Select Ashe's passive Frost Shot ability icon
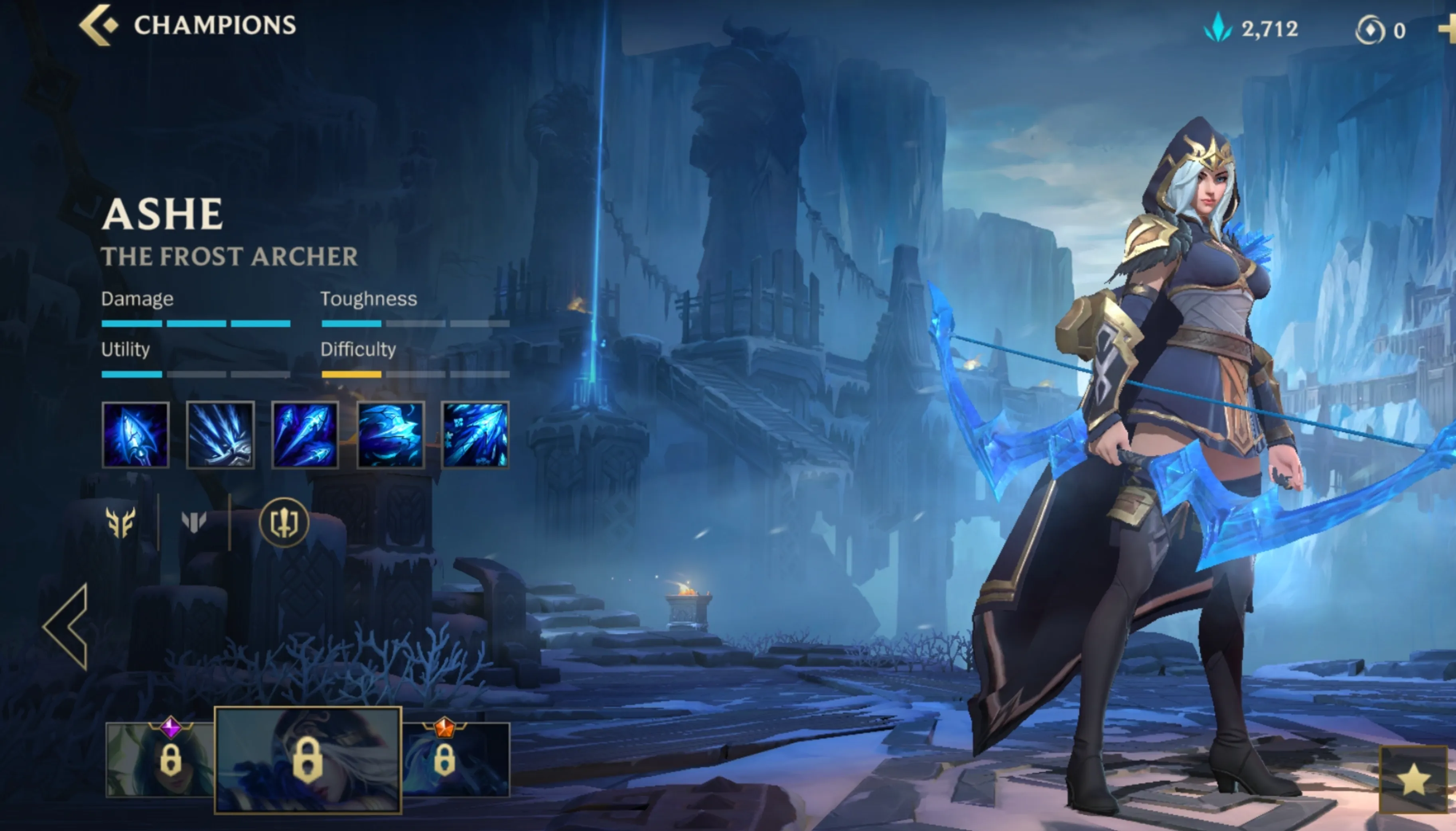 click(136, 436)
